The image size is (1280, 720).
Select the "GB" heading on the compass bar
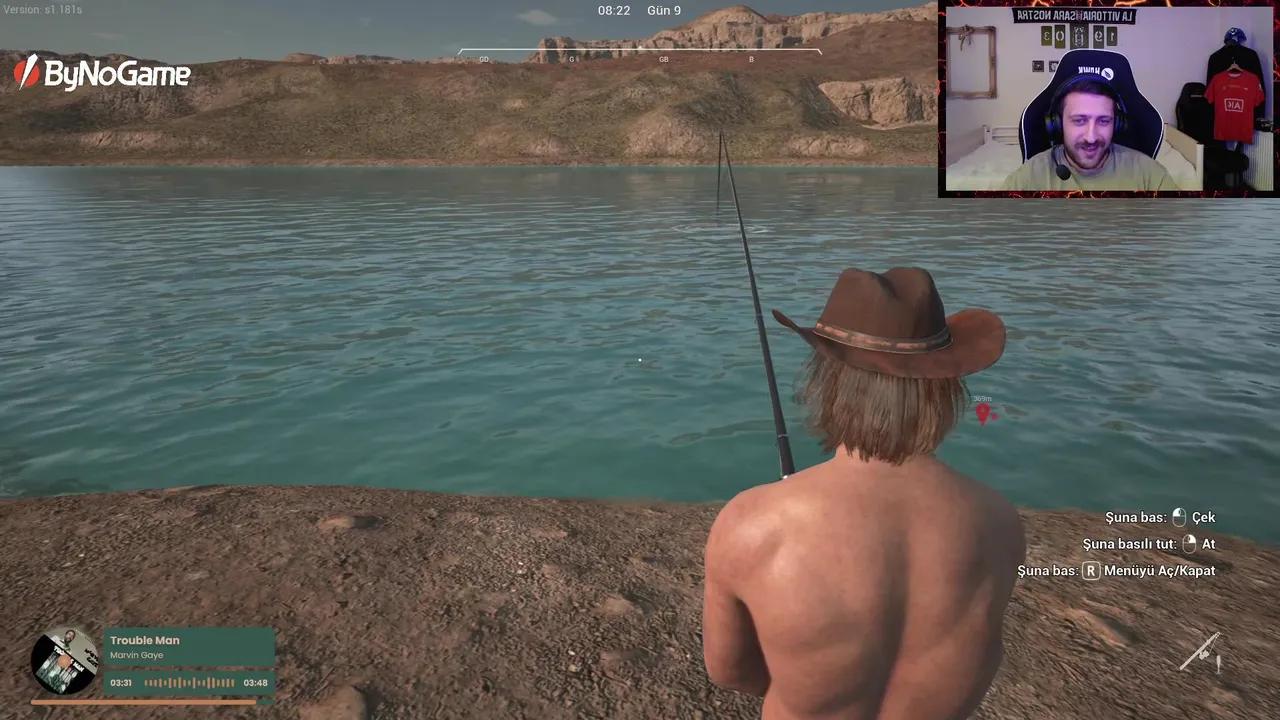[663, 59]
